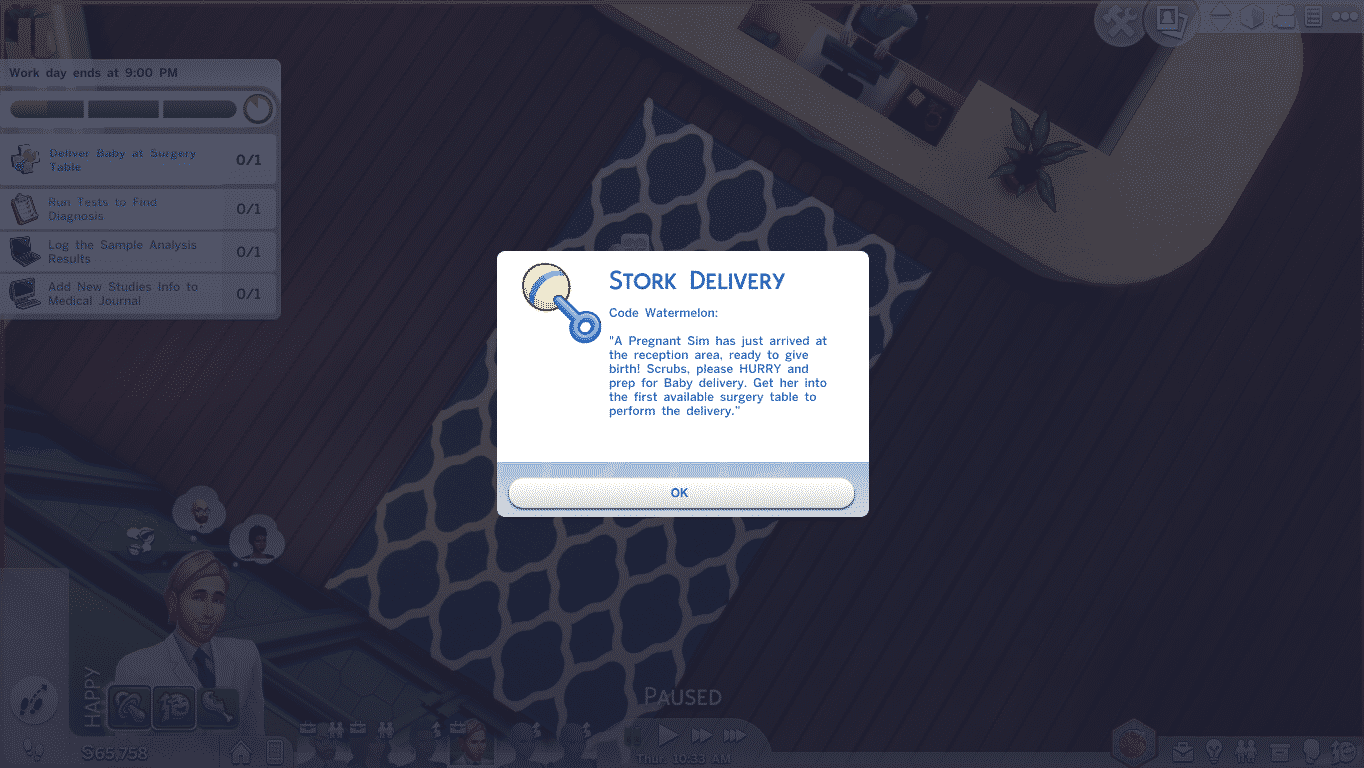Open Build Mode with the tools icon

click(x=1121, y=21)
